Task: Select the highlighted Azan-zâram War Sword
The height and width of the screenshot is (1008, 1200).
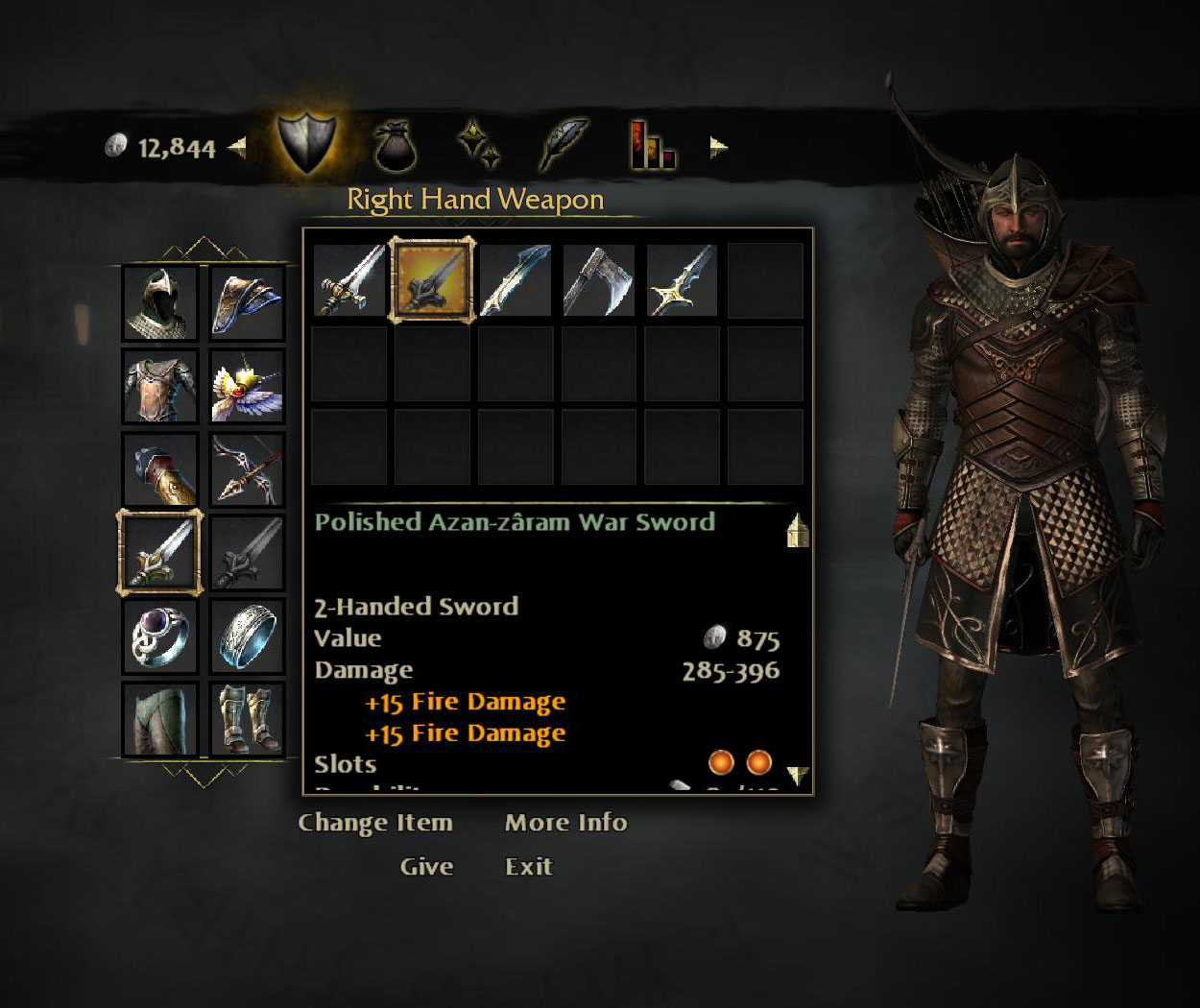Action: coord(432,279)
